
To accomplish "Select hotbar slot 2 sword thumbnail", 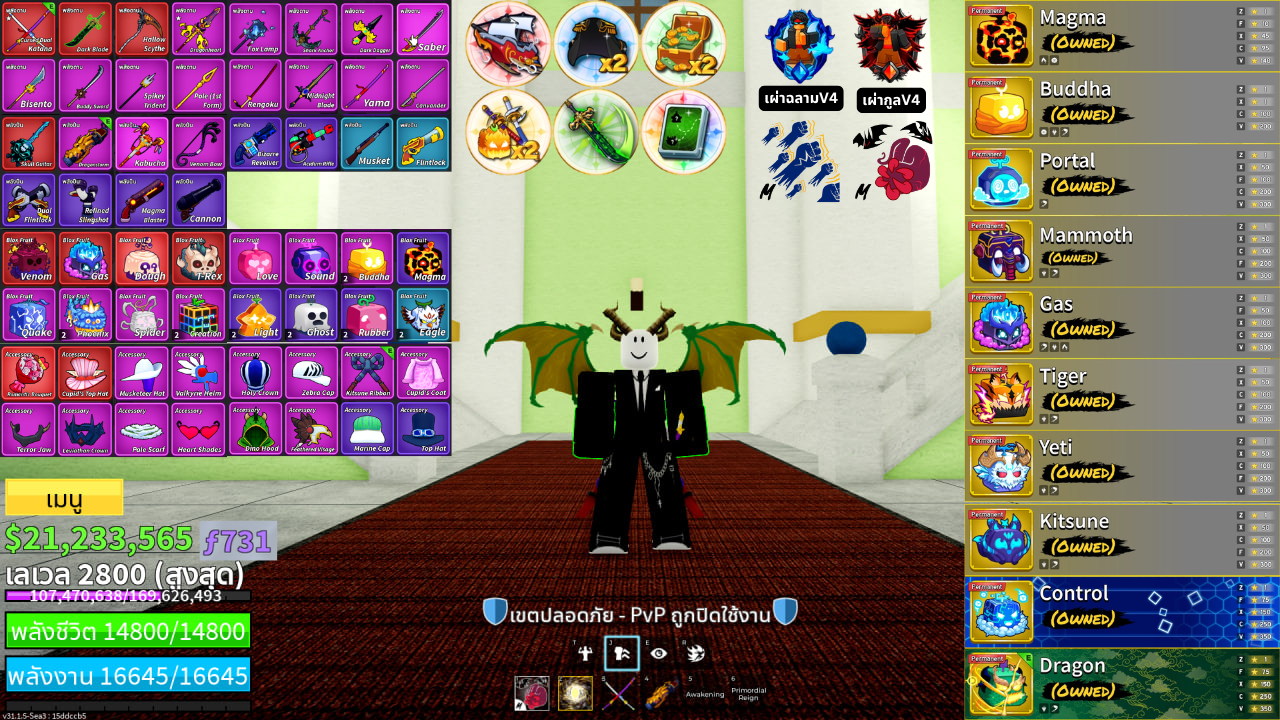I will click(x=575, y=694).
